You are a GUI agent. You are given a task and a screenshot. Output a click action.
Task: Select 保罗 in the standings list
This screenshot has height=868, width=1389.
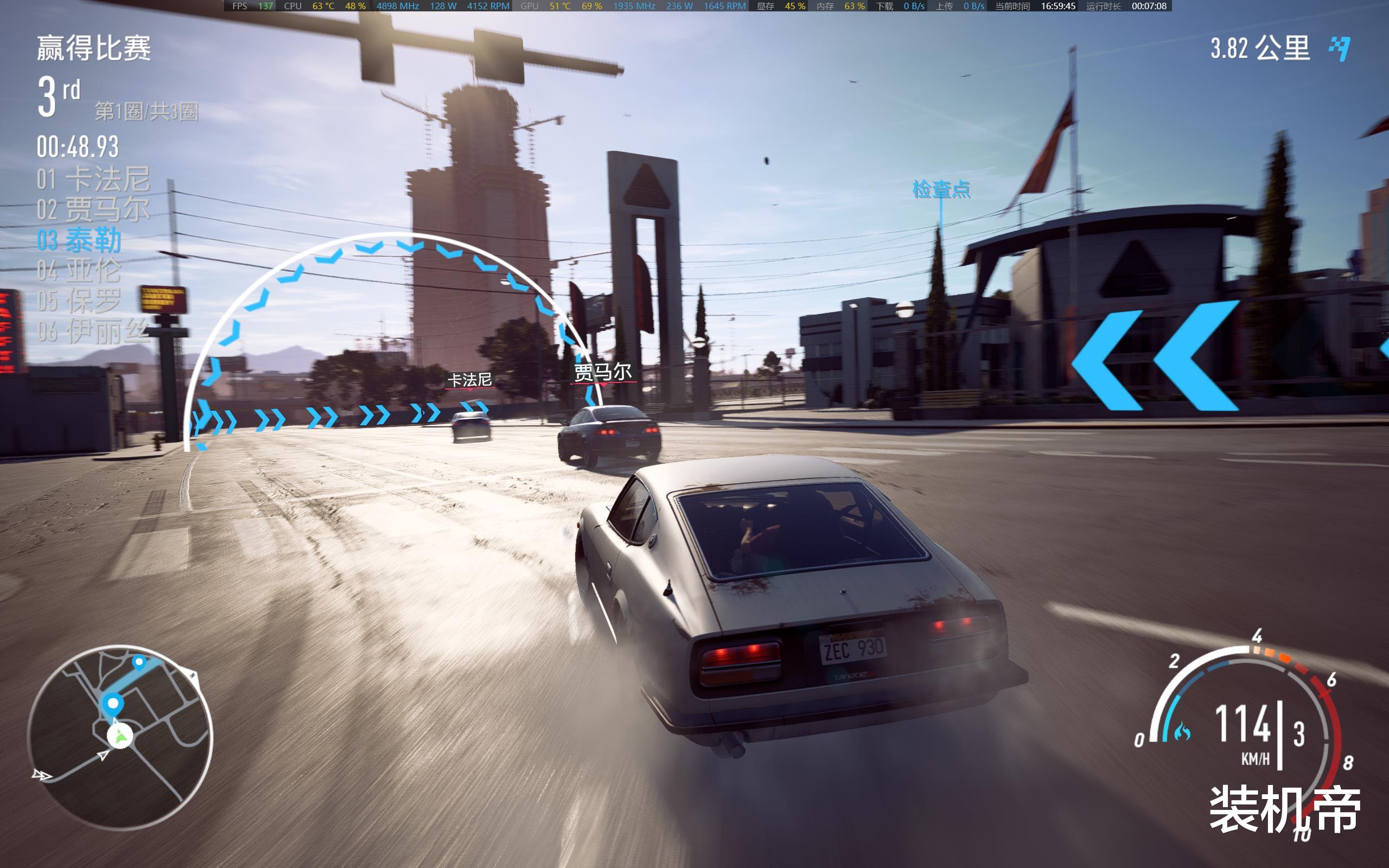[x=79, y=301]
